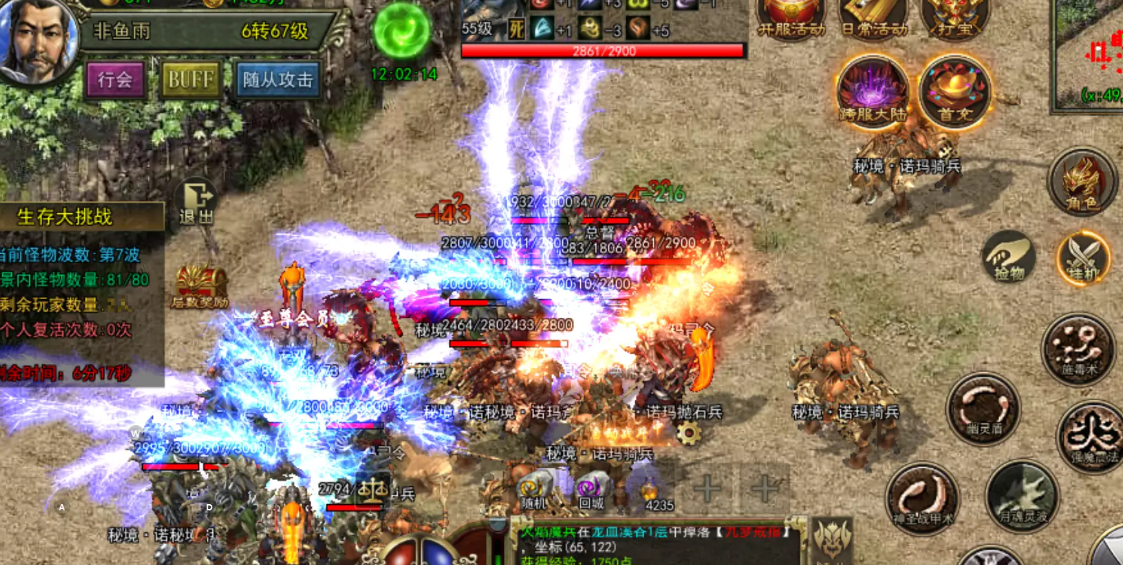The width and height of the screenshot is (1123, 565).
Task: Enter 跨服大陆 cross-server continent
Action: [873, 91]
